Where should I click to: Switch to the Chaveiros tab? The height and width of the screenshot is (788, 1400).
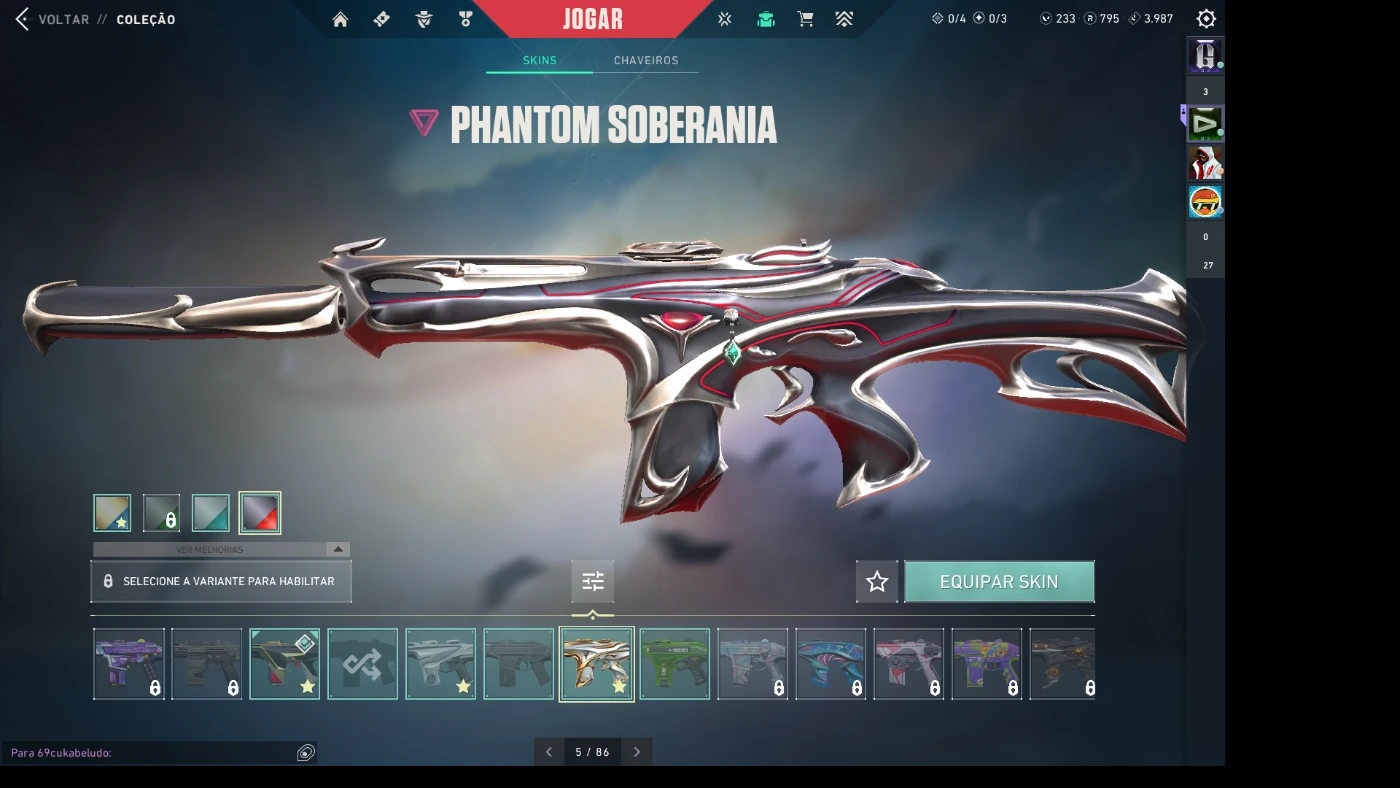(x=646, y=61)
